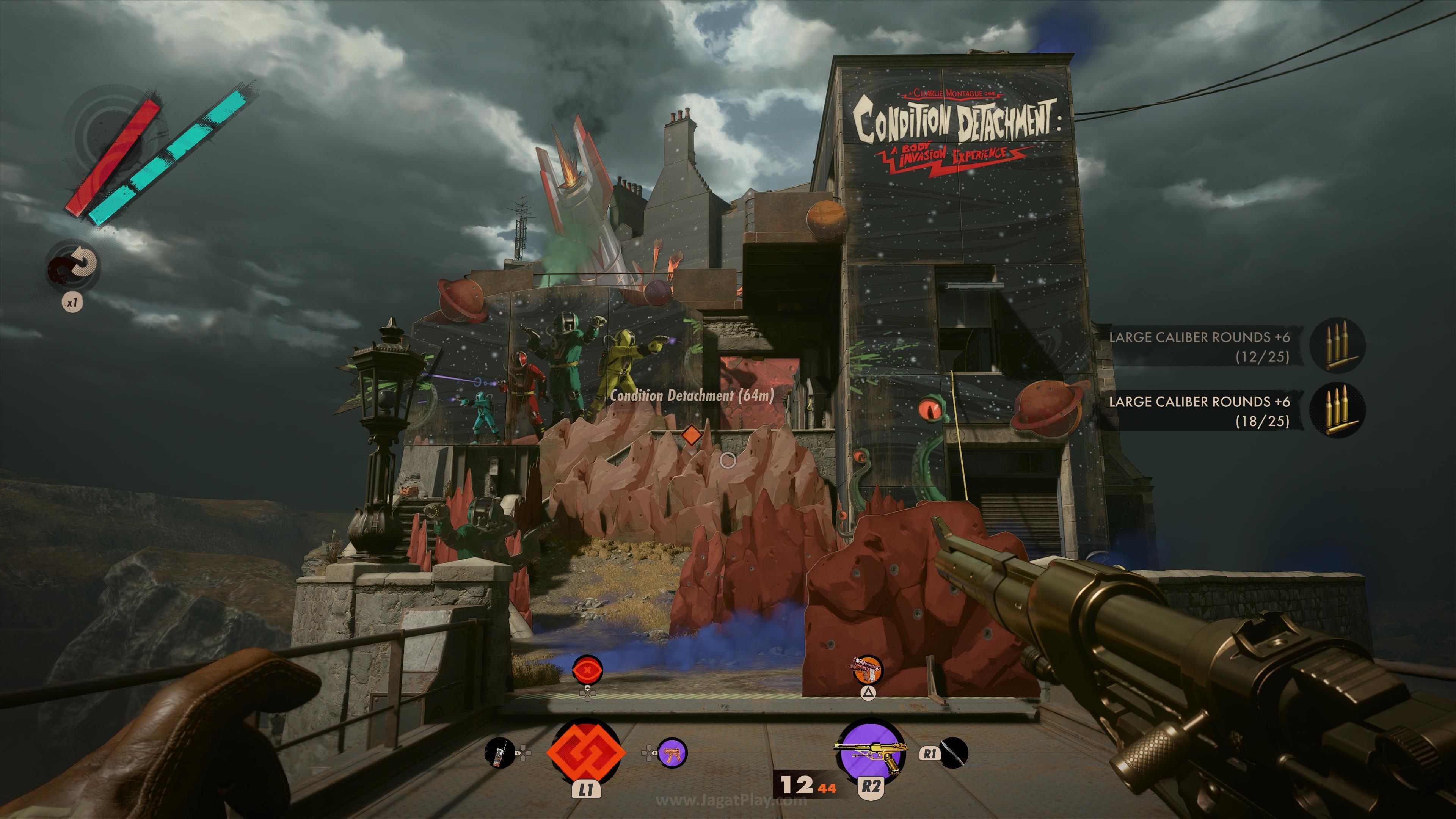Select the pistol icon above the Triangle prompt
This screenshot has height=819, width=1456.
tap(869, 670)
